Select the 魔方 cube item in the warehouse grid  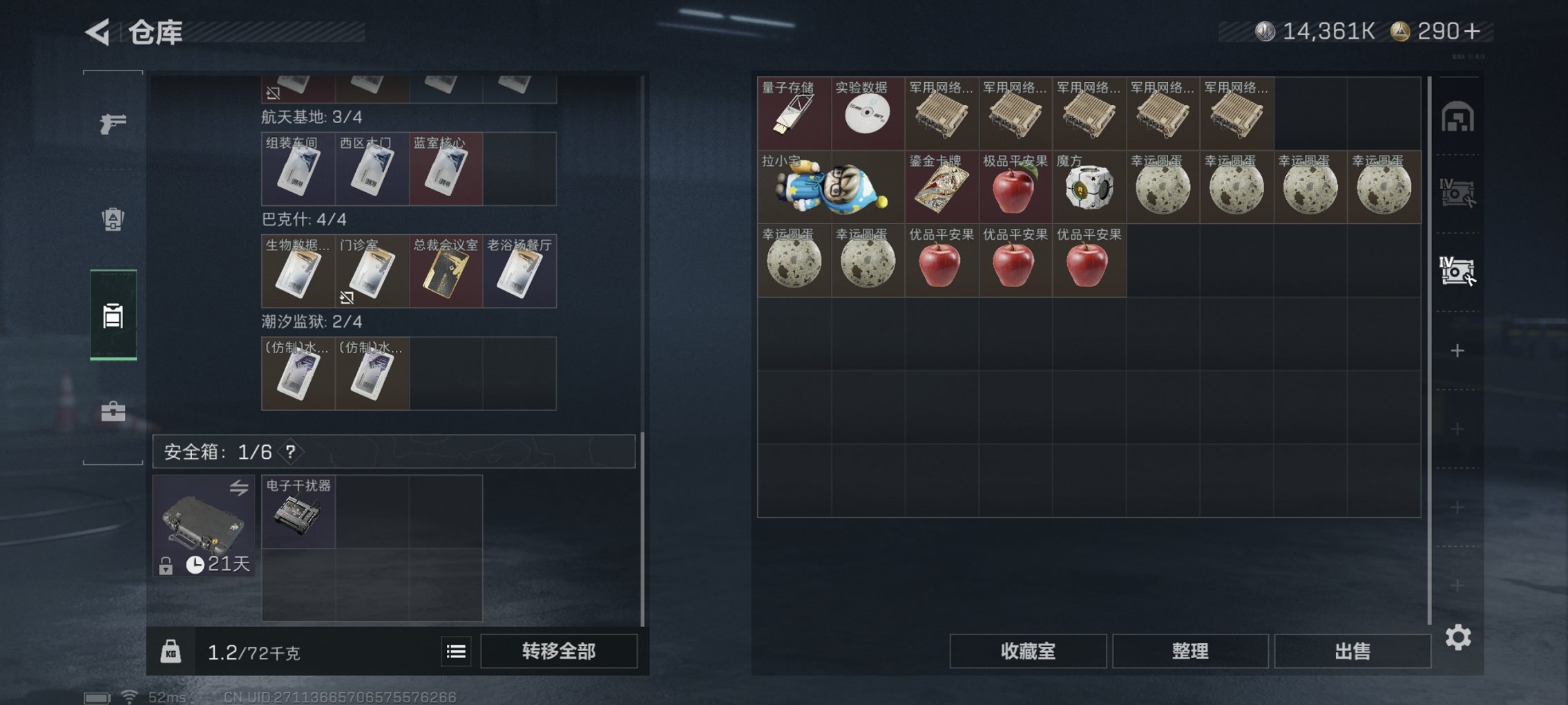coord(1089,188)
